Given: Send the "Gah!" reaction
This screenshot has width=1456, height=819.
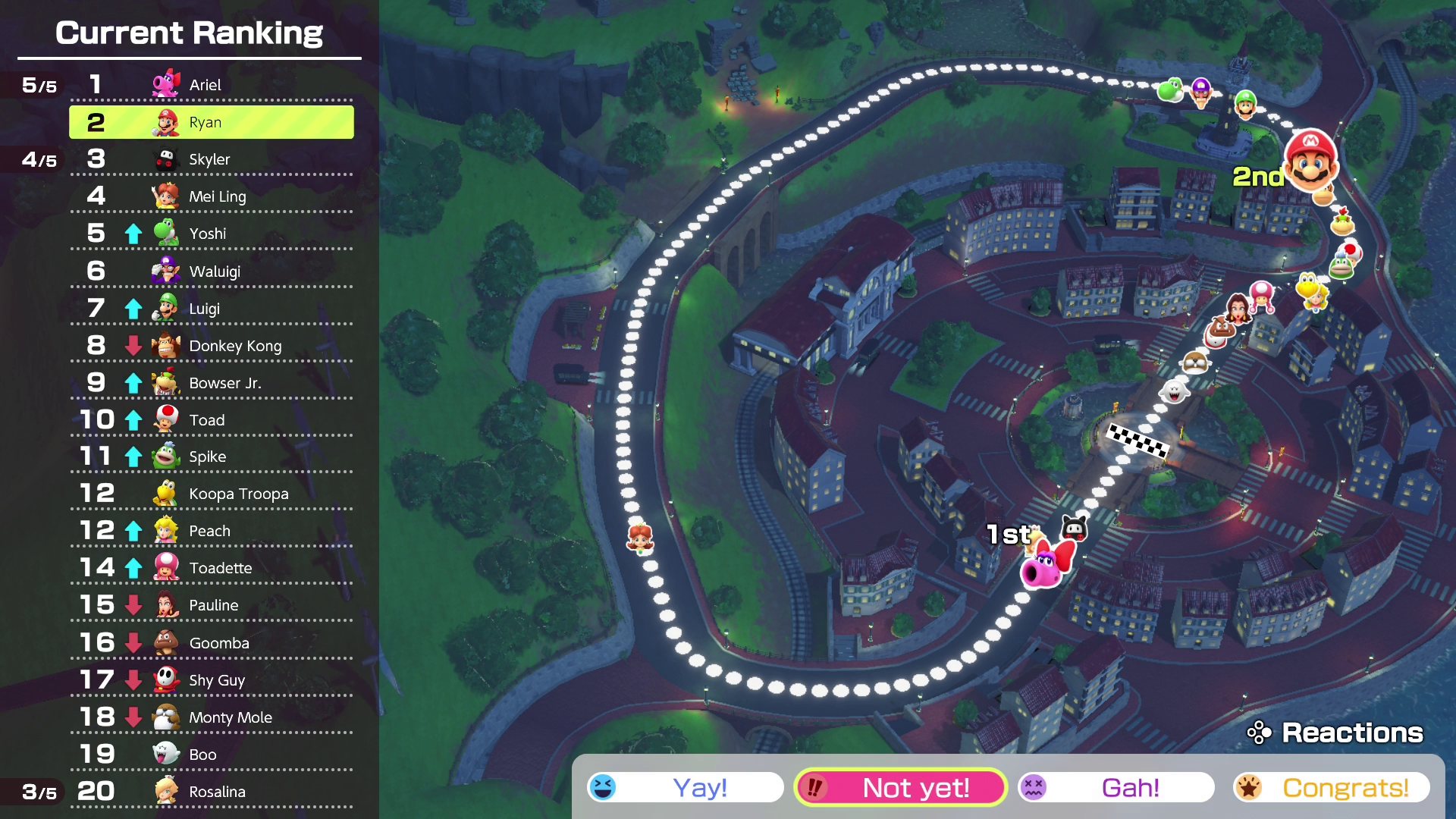Looking at the screenshot, I should (1116, 787).
